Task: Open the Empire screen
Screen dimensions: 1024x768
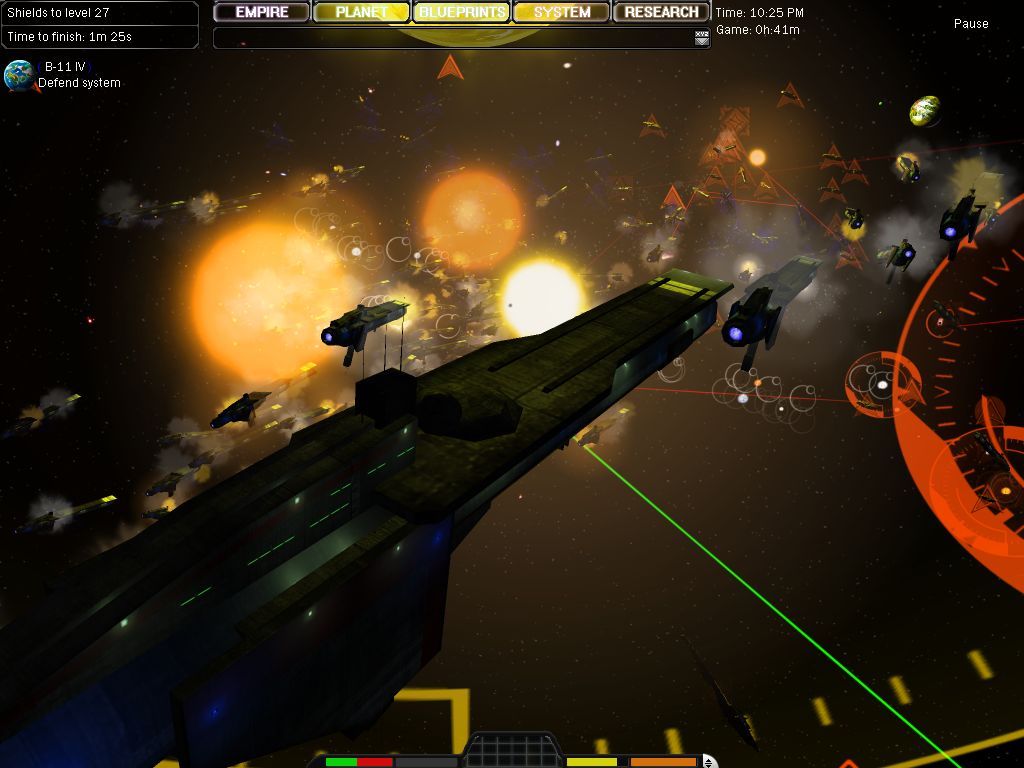Action: coord(262,12)
